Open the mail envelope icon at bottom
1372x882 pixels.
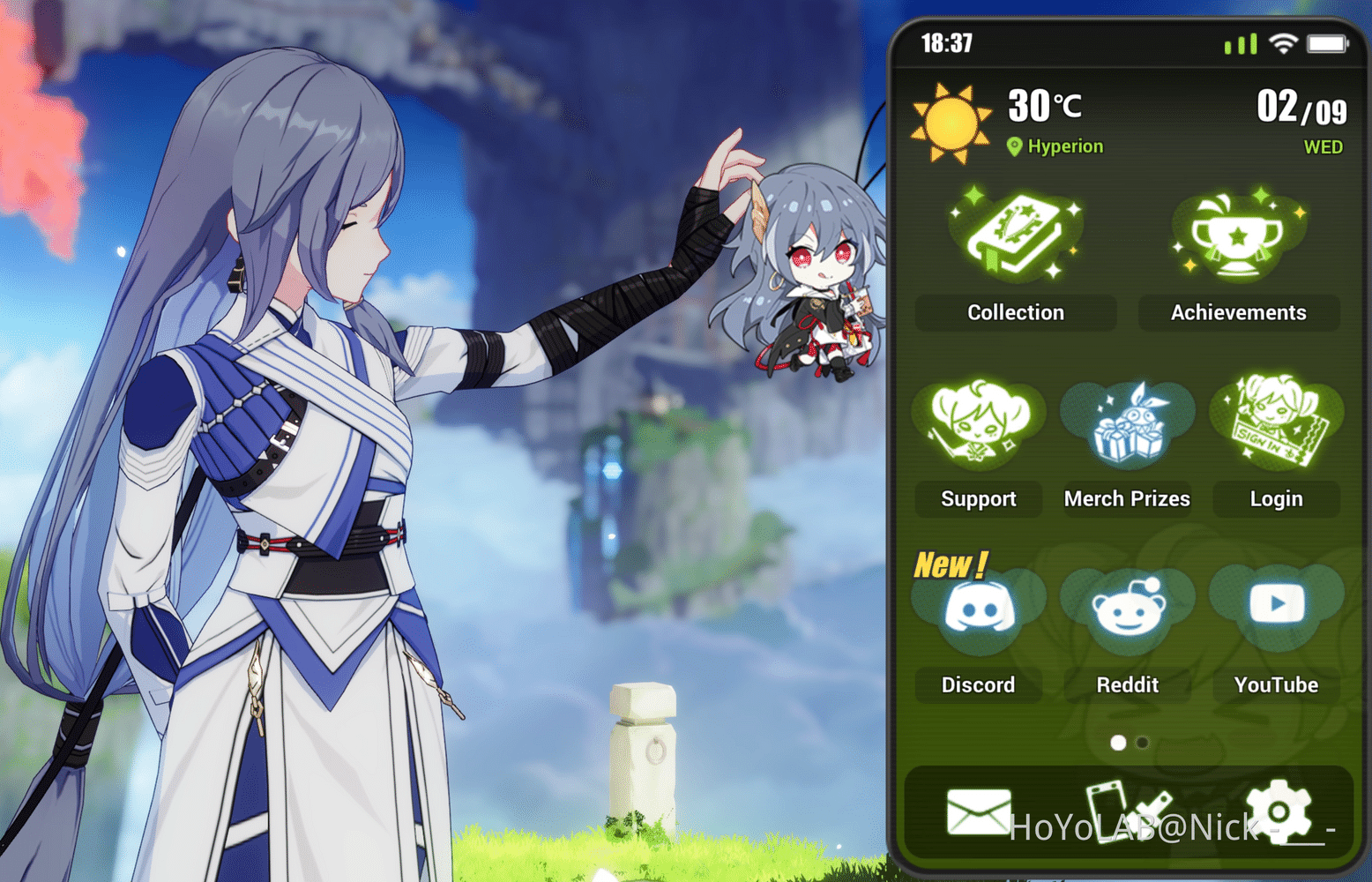point(979,810)
